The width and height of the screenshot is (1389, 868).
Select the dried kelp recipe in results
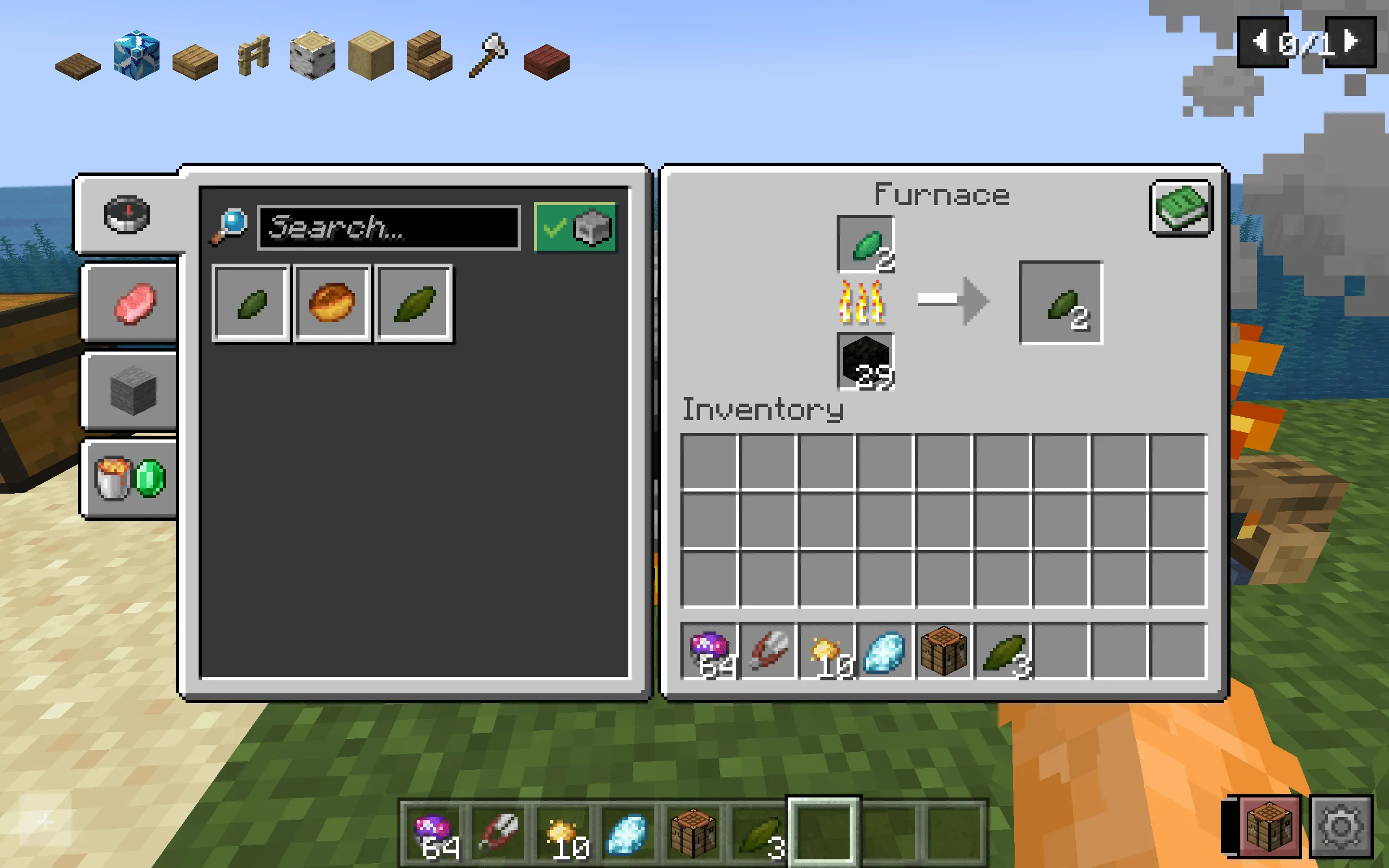click(x=250, y=303)
